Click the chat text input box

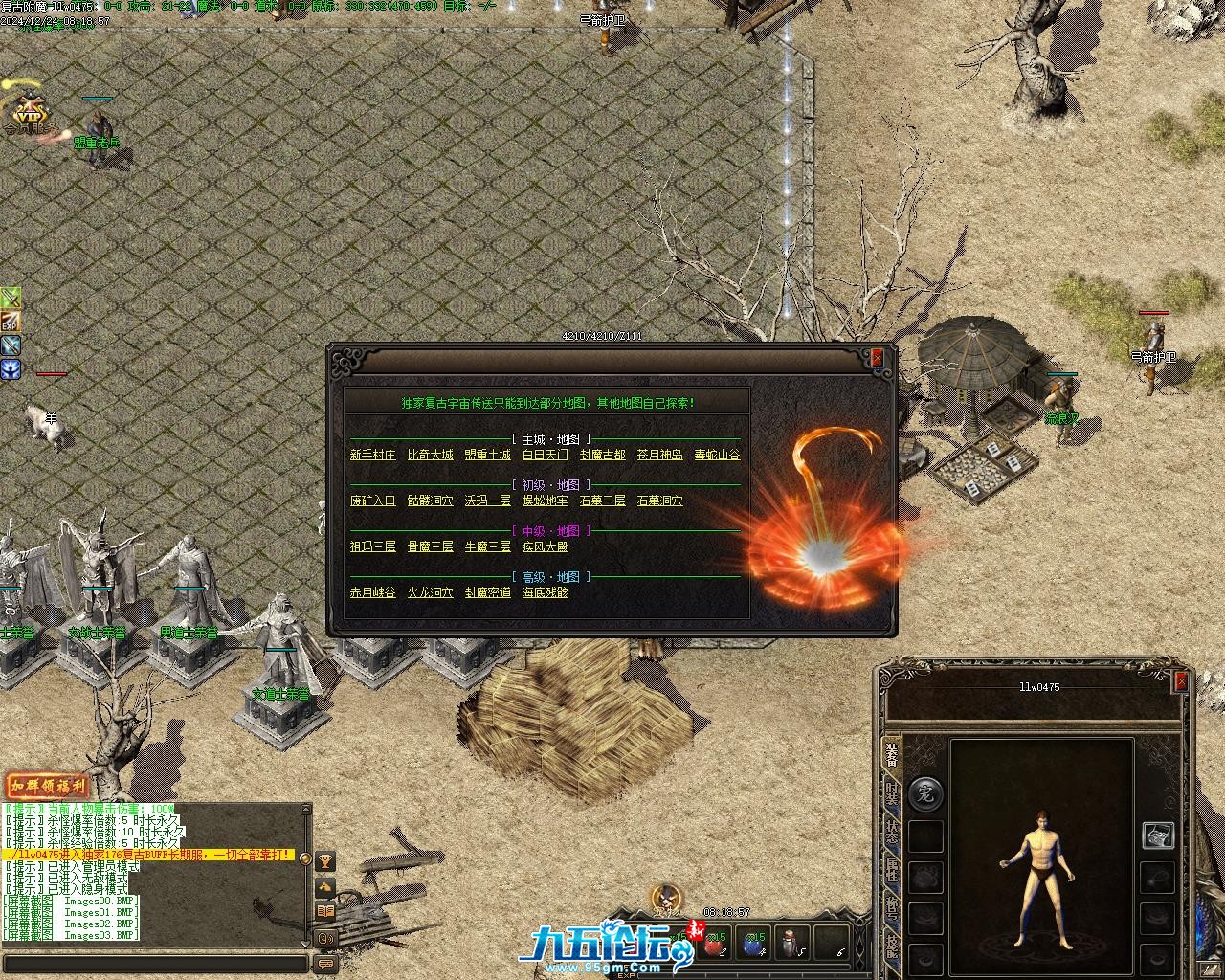point(153,964)
